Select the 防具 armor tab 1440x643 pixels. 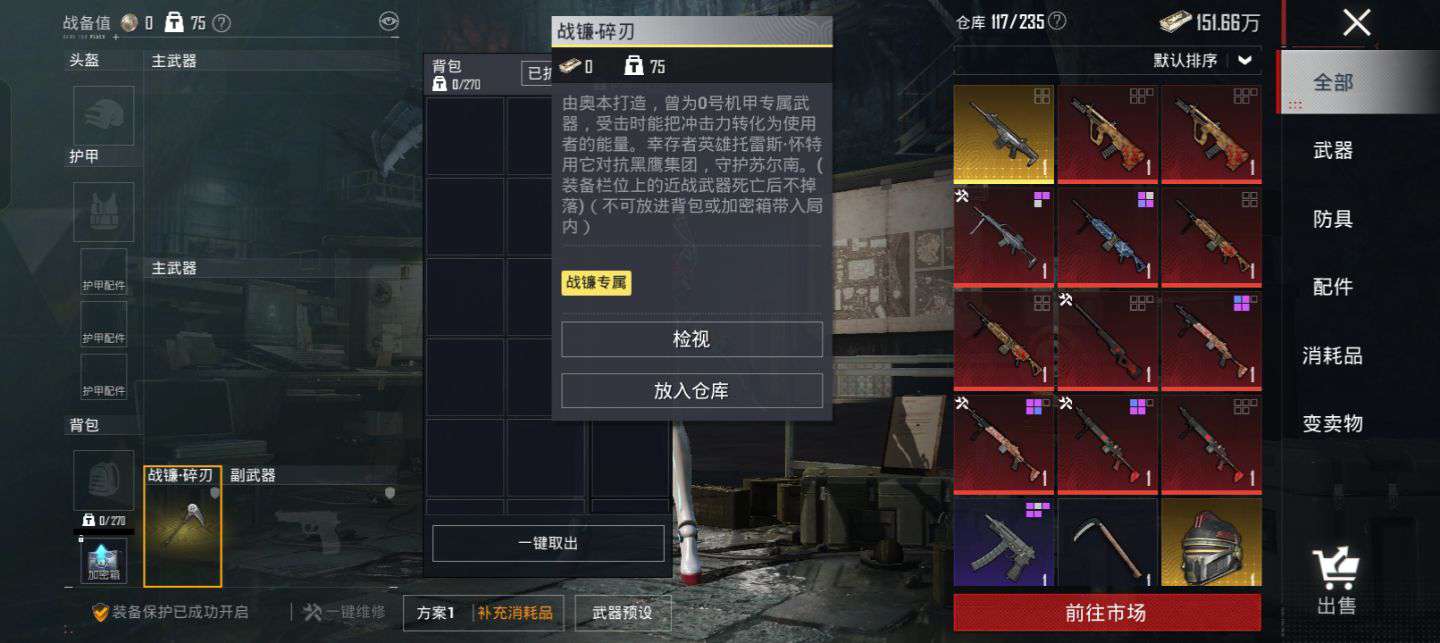1333,219
